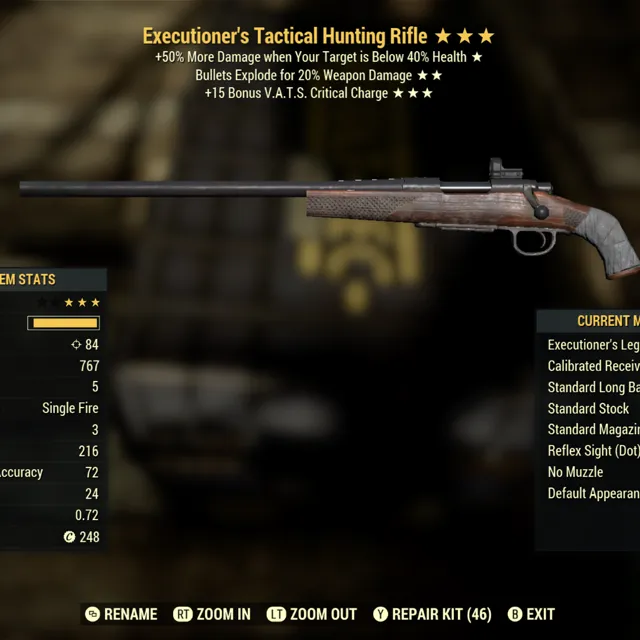The image size is (640, 640).
Task: Select Zoom Out in the bottom bar
Action: point(310,614)
